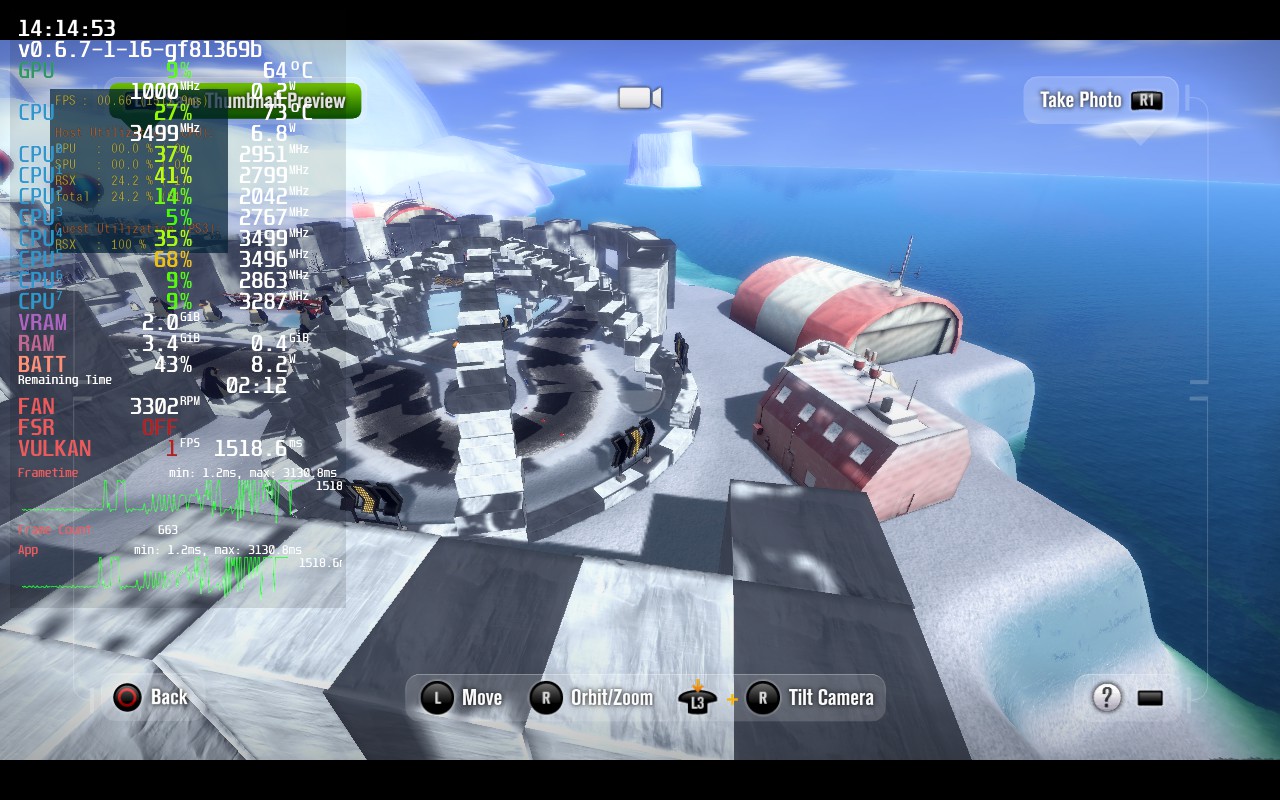Click the red Back circle button icon
The width and height of the screenshot is (1280, 800).
[x=127, y=698]
